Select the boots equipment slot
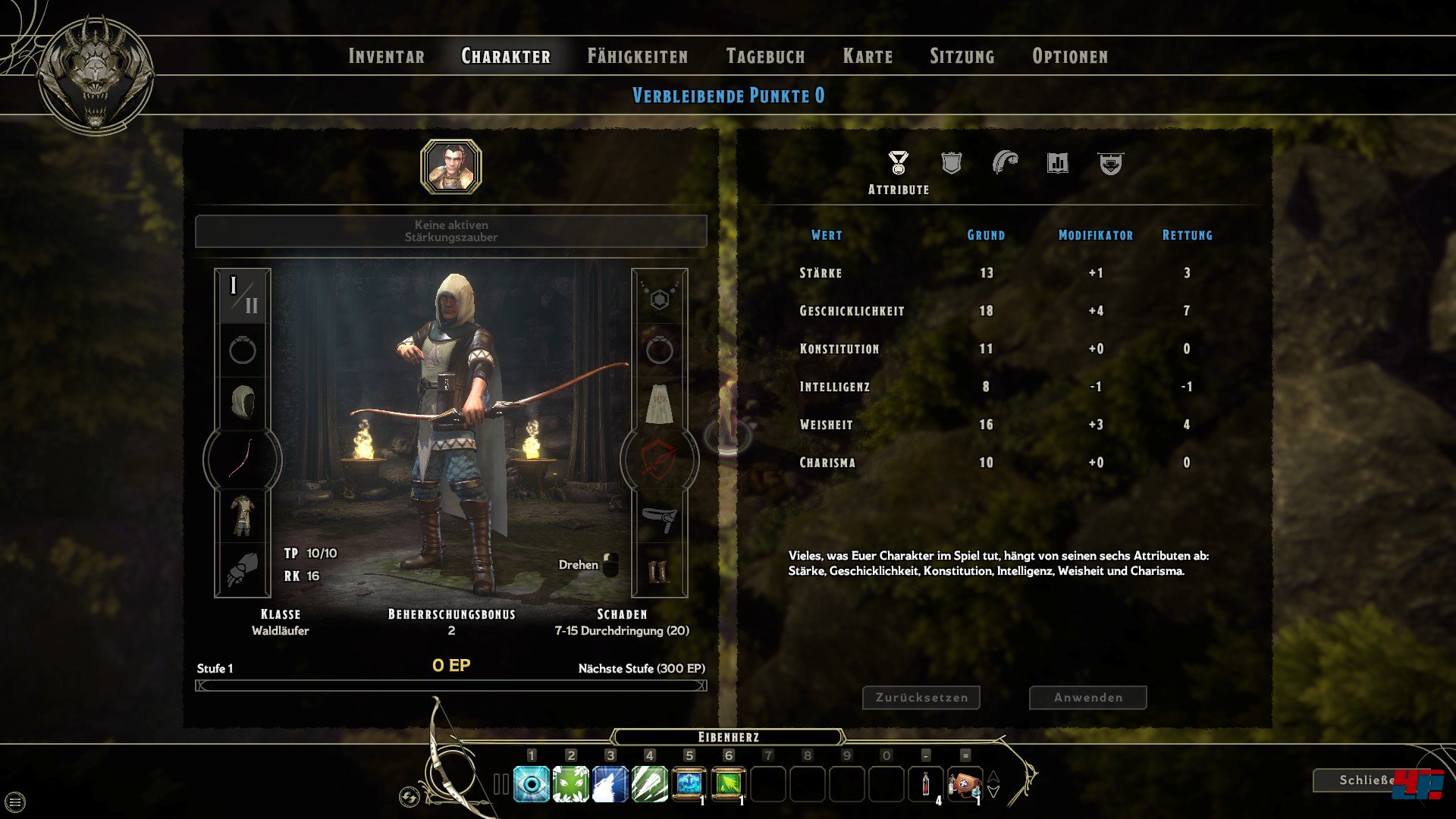This screenshot has height=819, width=1456. click(659, 571)
